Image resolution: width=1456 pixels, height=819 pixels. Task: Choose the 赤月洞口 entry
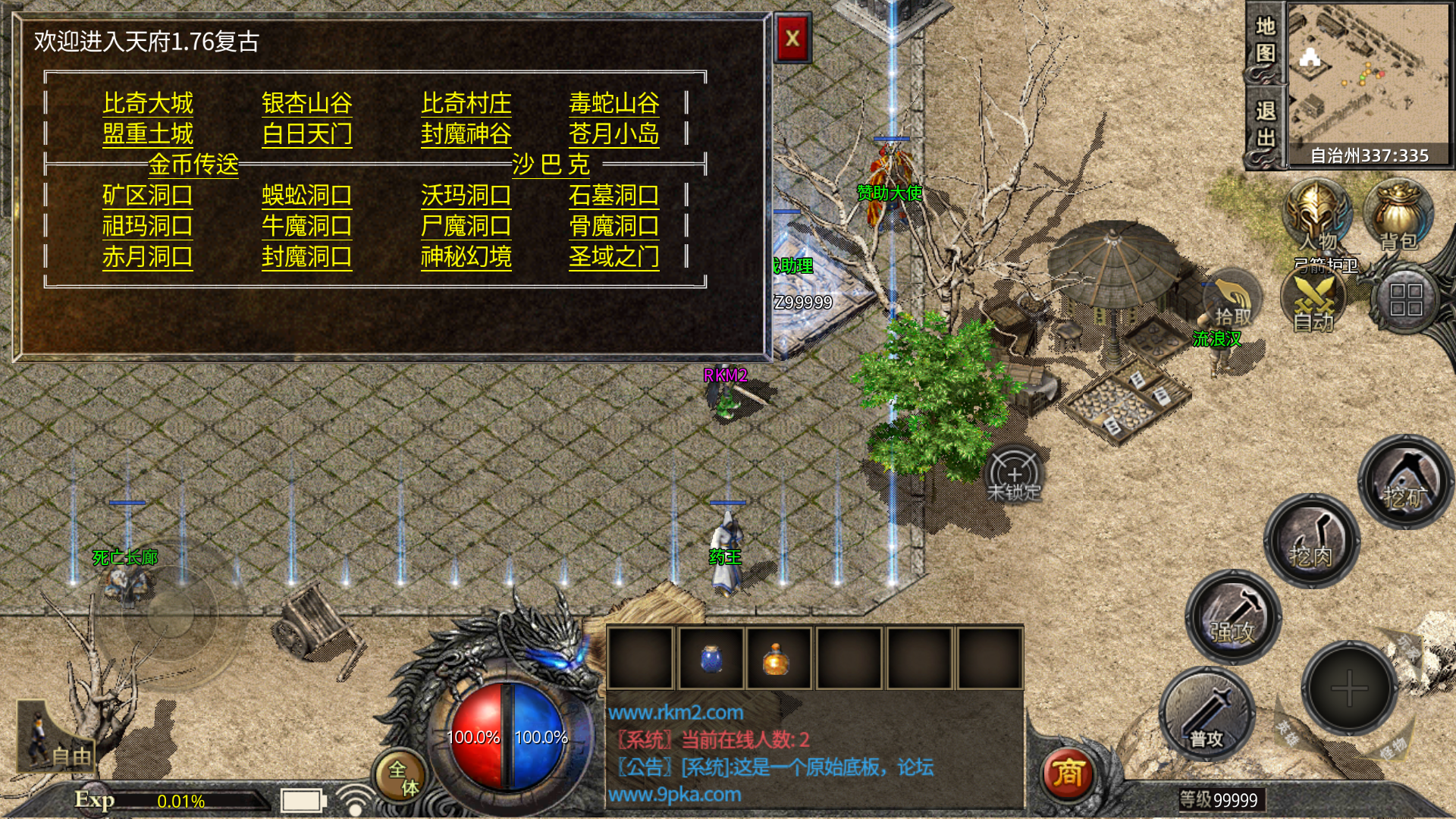(x=147, y=257)
